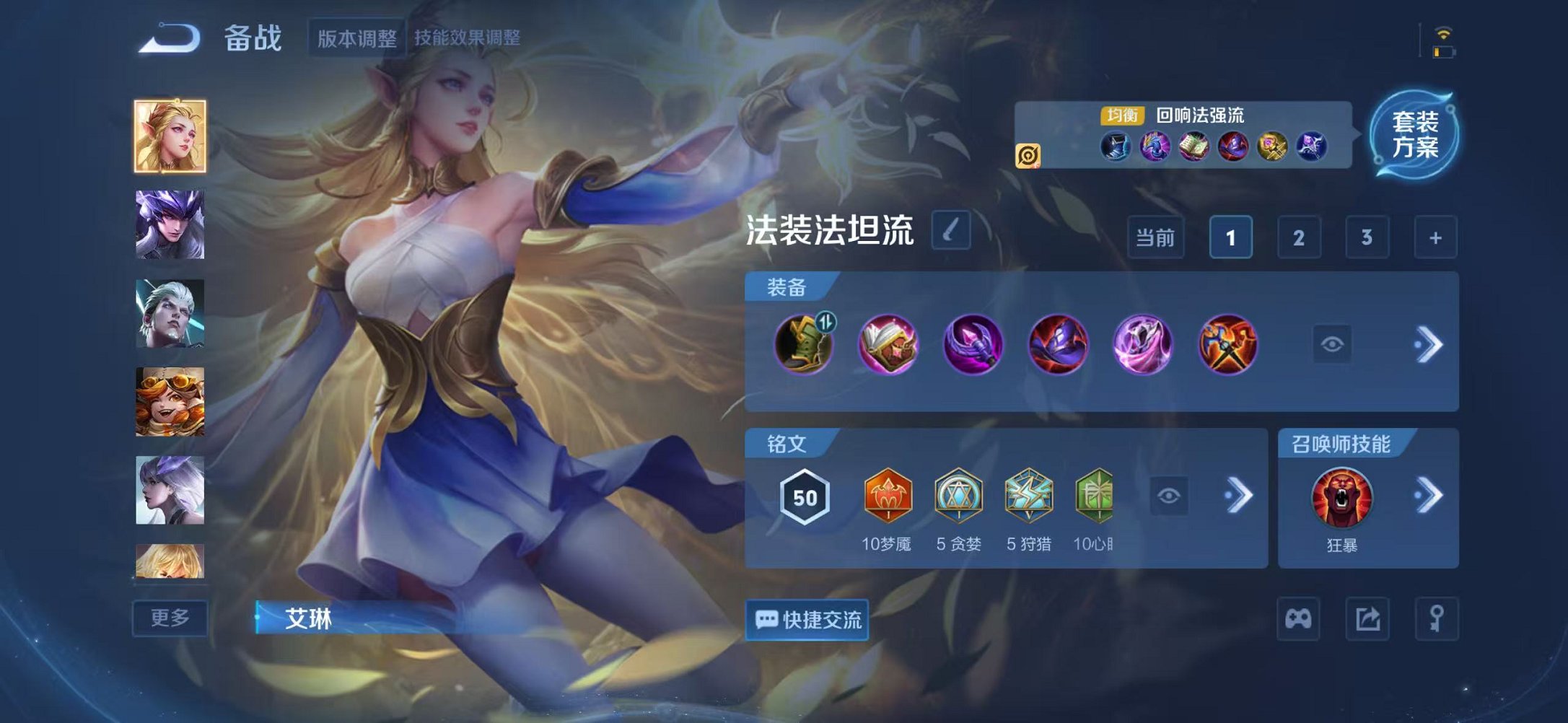Image resolution: width=1568 pixels, height=723 pixels.
Task: Switch to build plan tab 2
Action: 1296,236
